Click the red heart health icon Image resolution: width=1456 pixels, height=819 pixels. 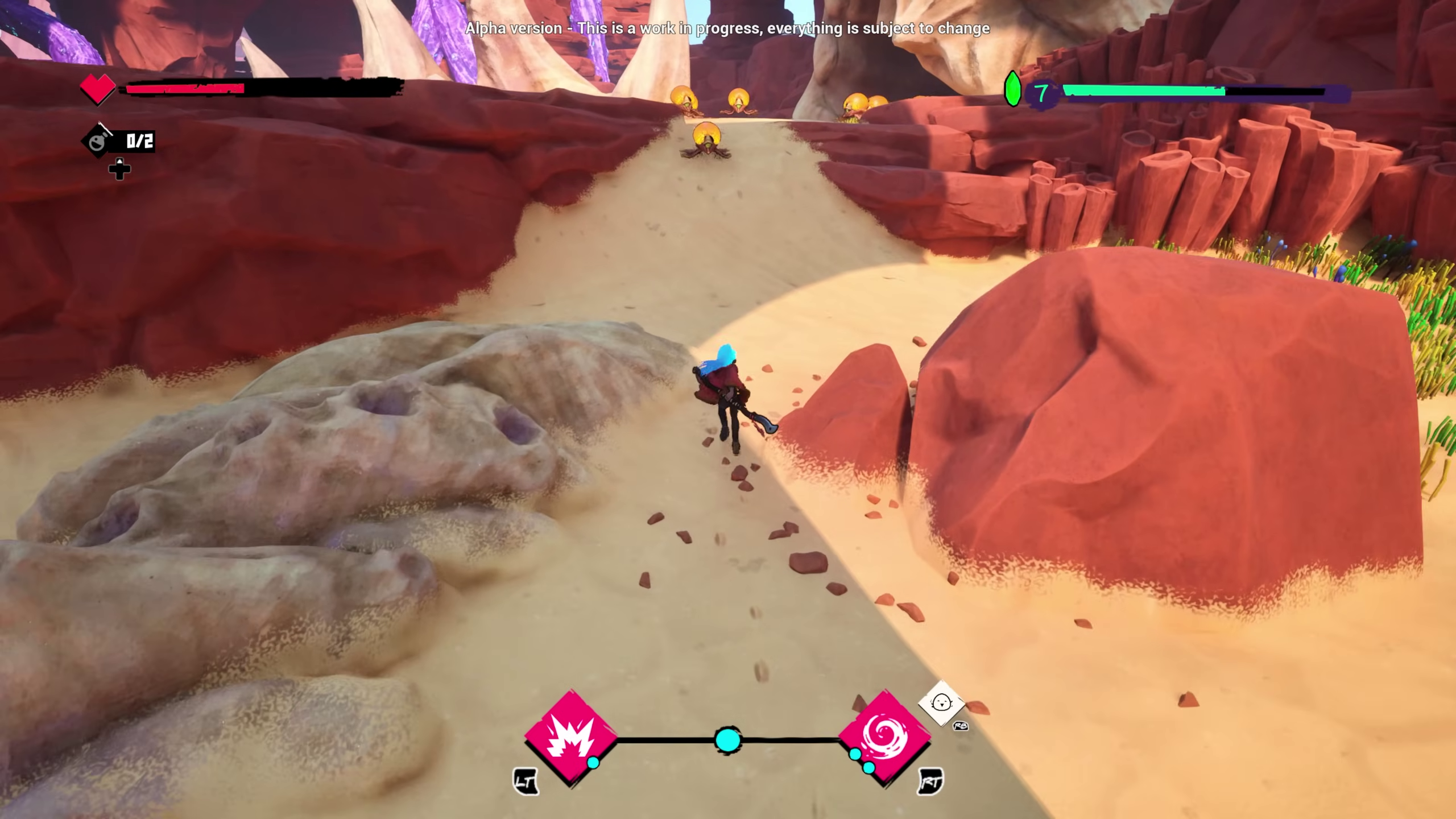click(x=97, y=89)
